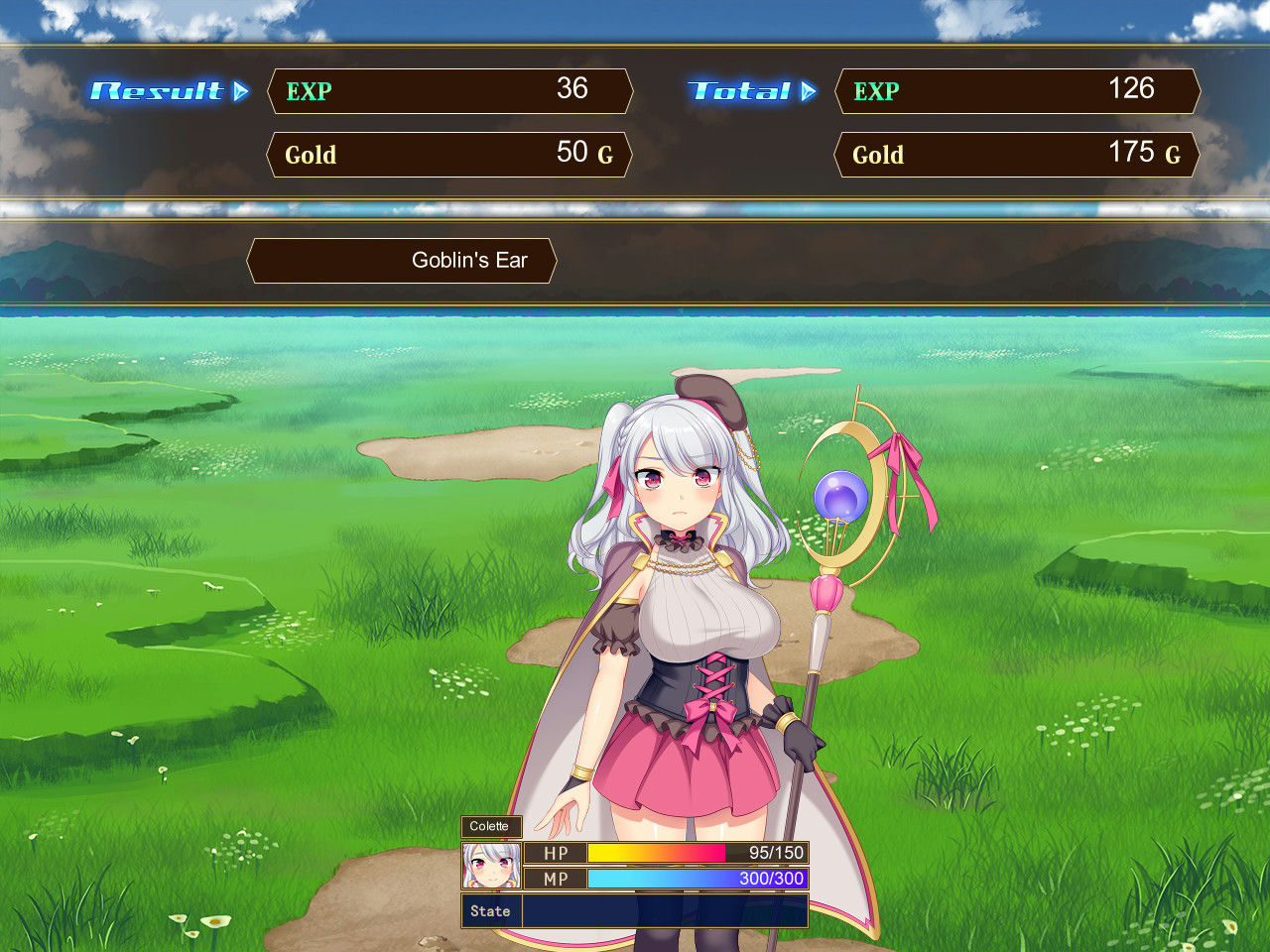Screen dimensions: 1270x952
Task: Click the EXP label under Total
Action: pos(875,91)
